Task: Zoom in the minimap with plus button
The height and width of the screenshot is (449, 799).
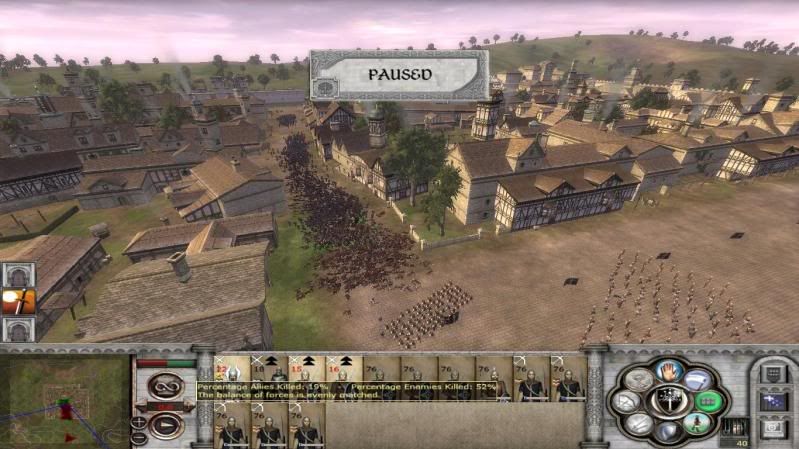Action: point(138,422)
